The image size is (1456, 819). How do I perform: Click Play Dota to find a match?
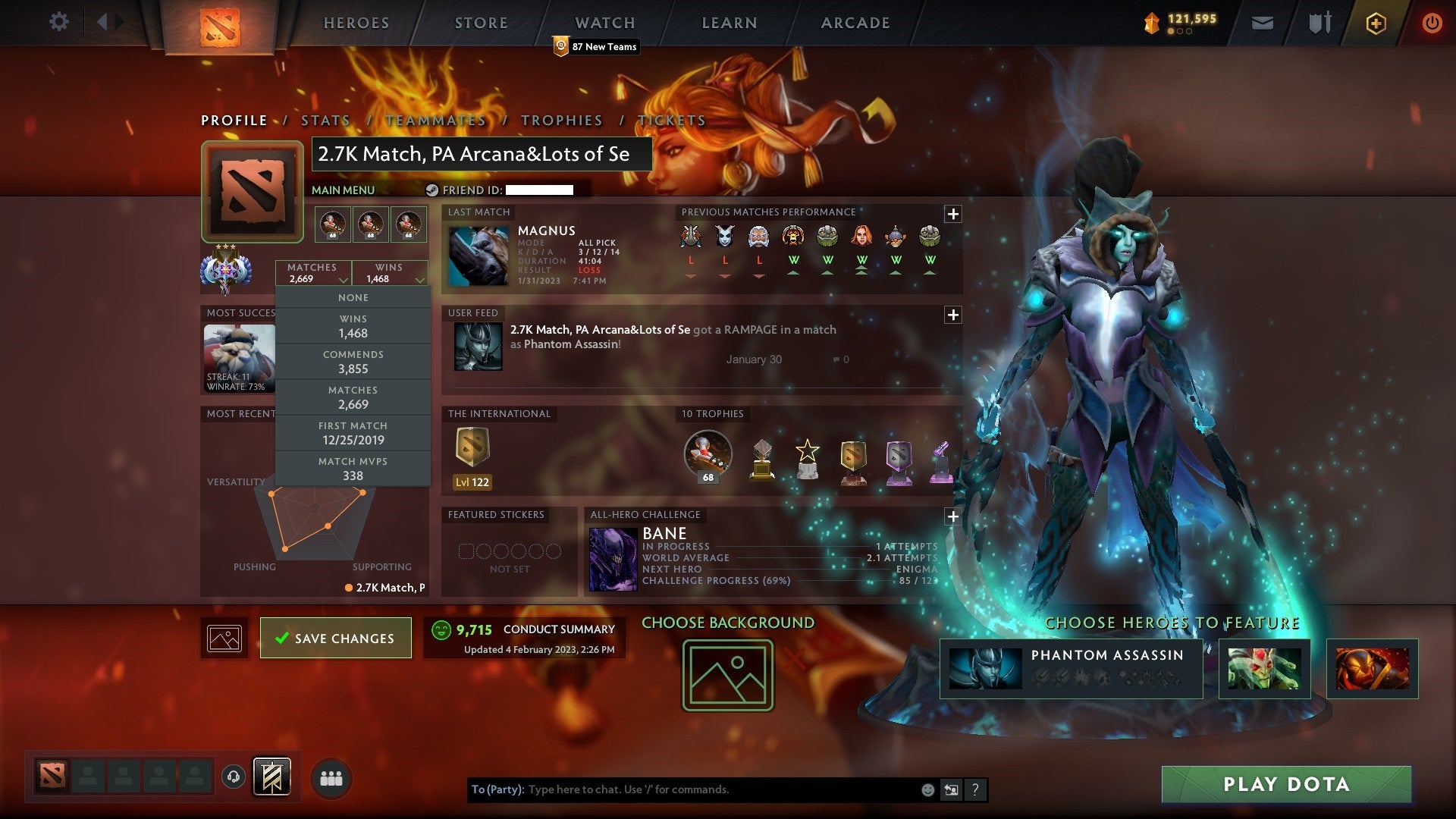click(x=1286, y=784)
